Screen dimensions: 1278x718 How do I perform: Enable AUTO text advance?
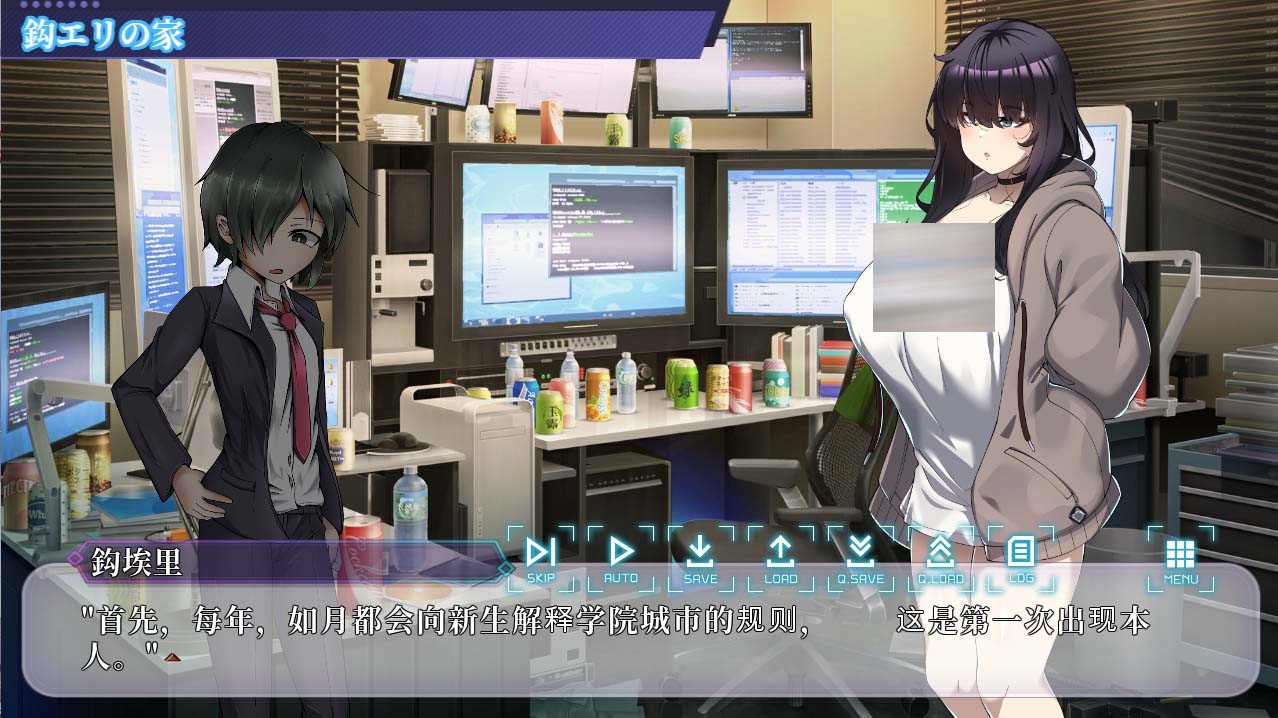pos(621,558)
